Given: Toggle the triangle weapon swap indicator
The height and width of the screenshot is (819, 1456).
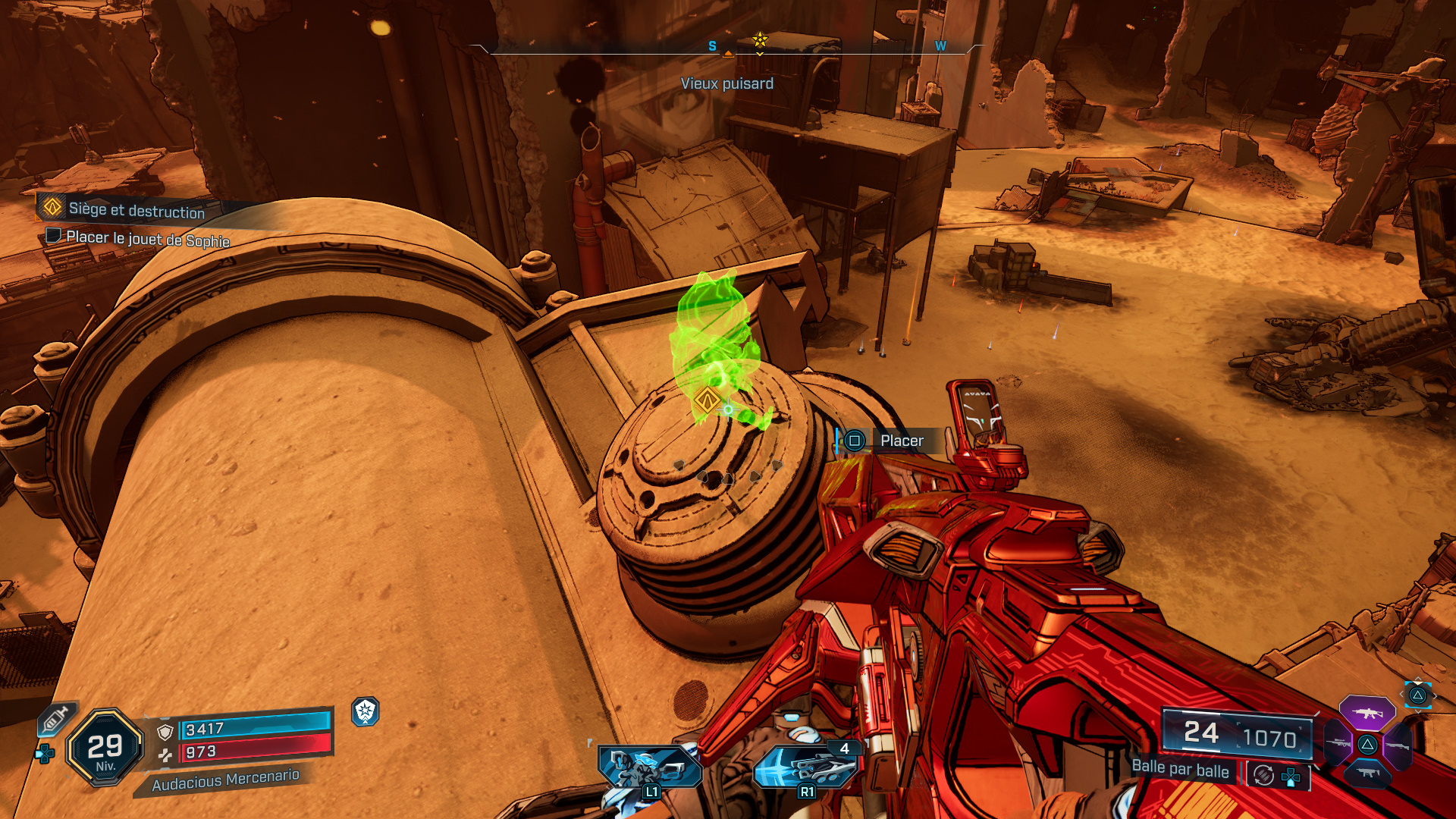Looking at the screenshot, I should [1417, 695].
